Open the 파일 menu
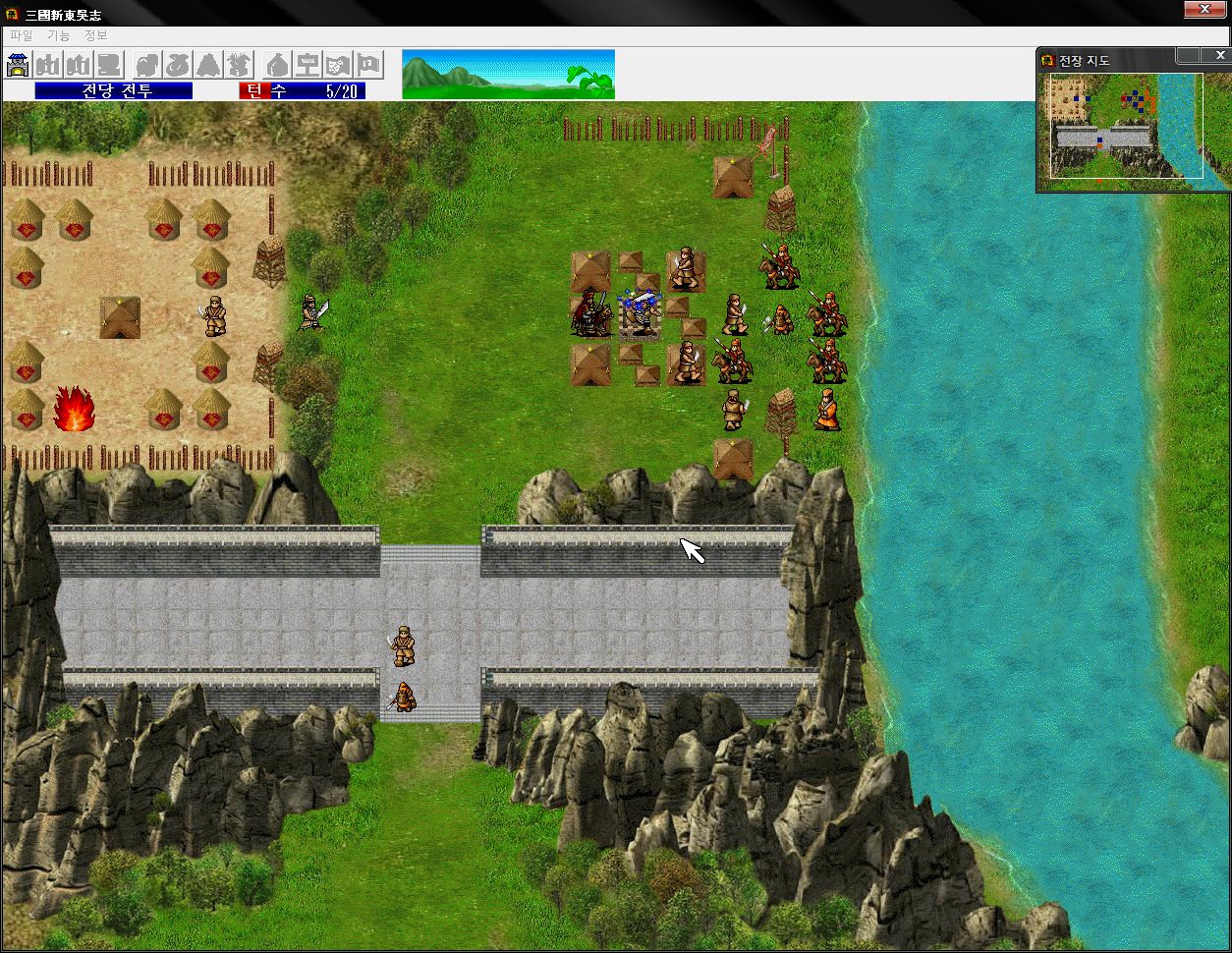Image resolution: width=1232 pixels, height=953 pixels. tap(21, 35)
